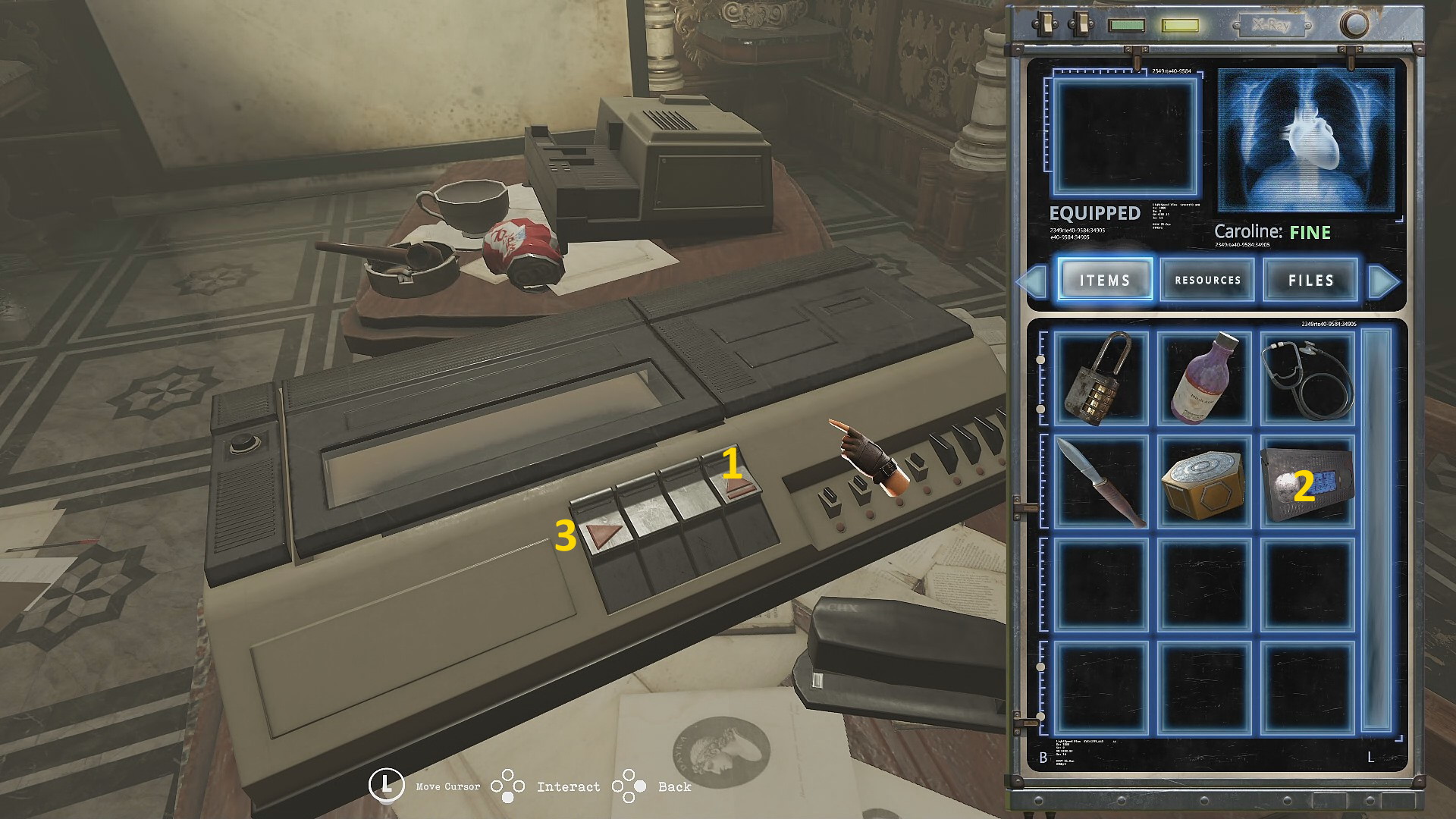Screen dimensions: 1456x819
Task: Click the chest X-ray health display
Action: (x=1306, y=140)
